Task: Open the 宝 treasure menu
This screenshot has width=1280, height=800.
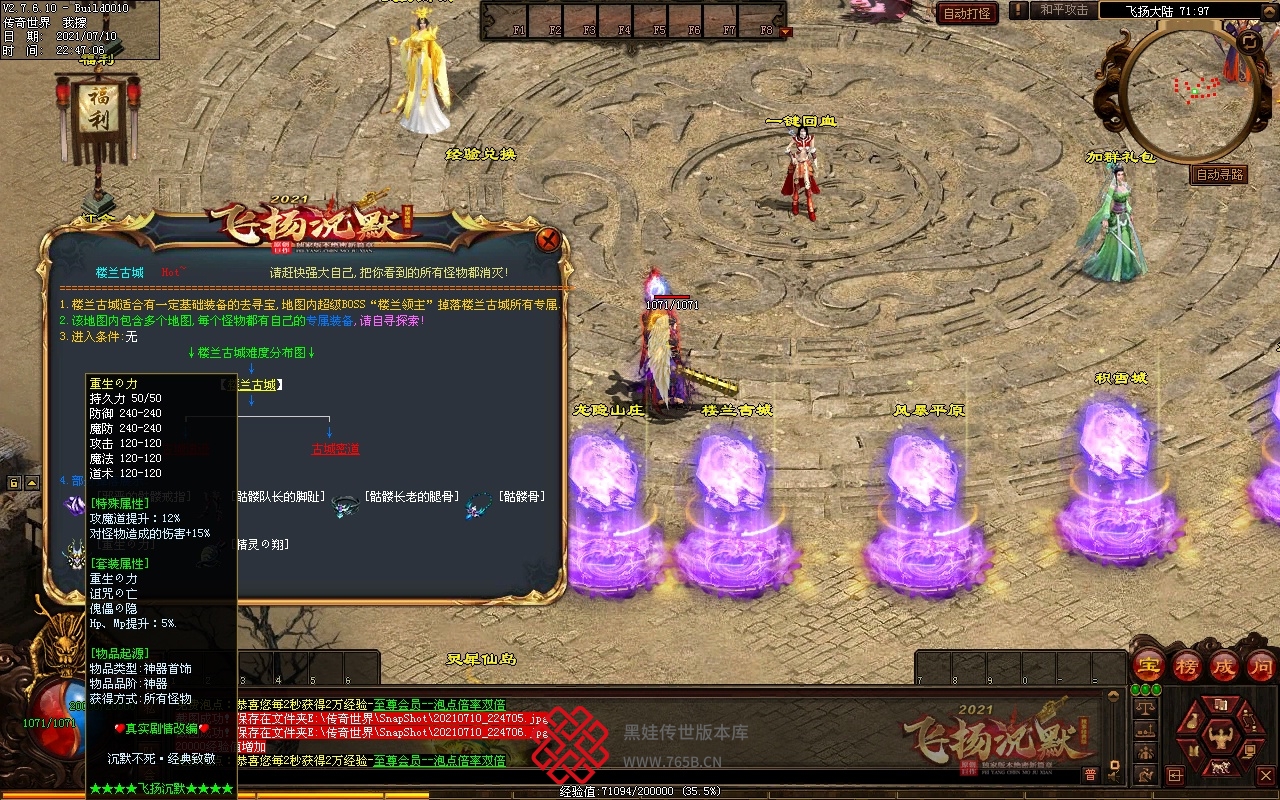Action: point(1149,666)
